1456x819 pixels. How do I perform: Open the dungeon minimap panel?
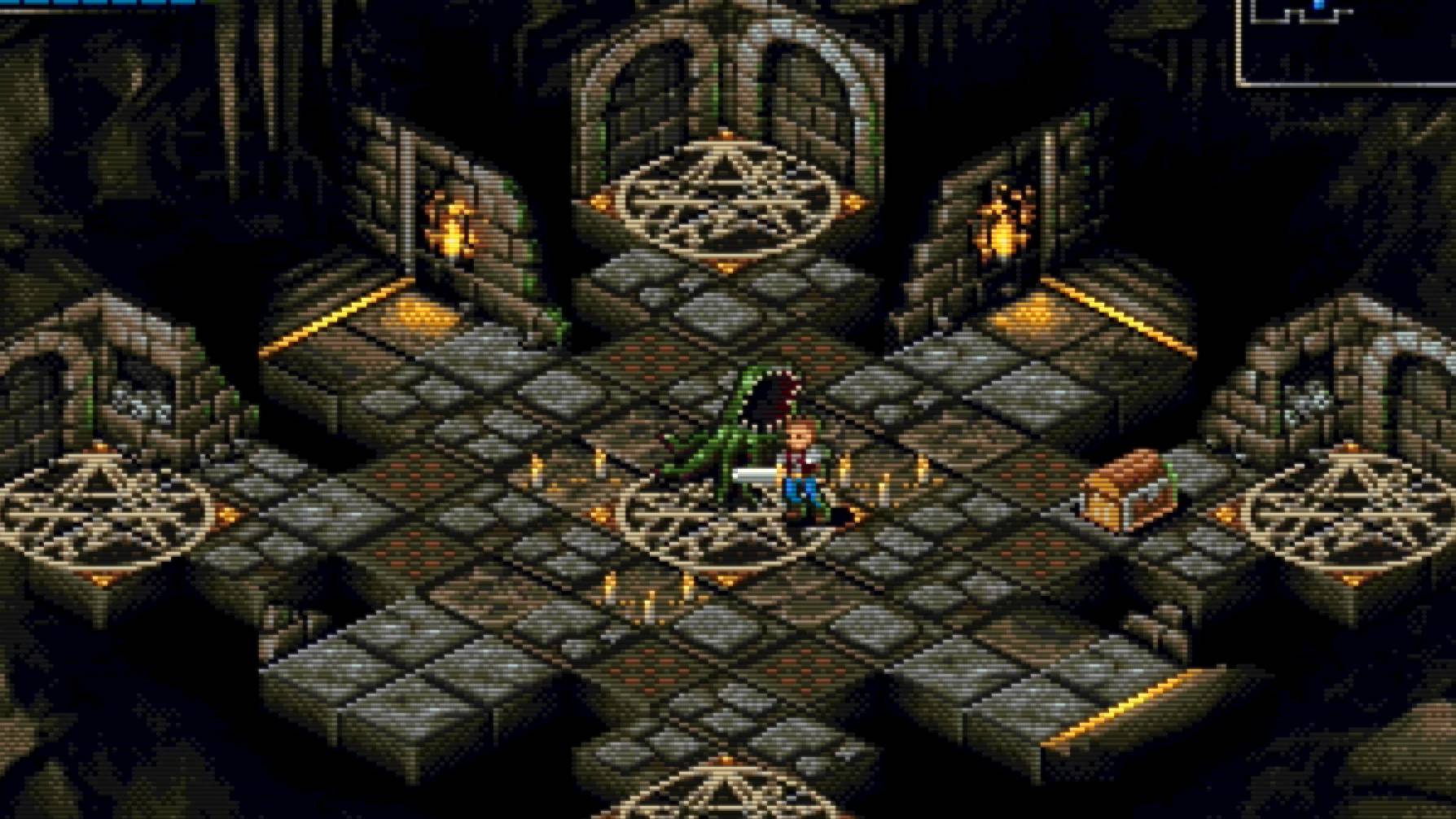(x=1344, y=41)
